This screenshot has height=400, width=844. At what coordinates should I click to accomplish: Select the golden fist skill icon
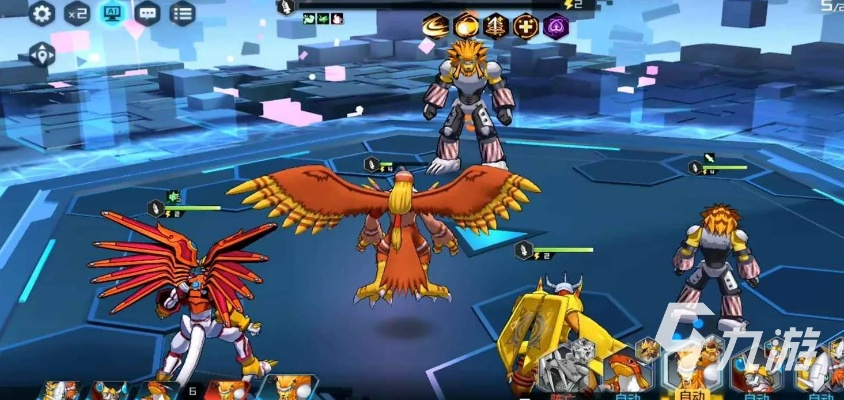(x=466, y=26)
